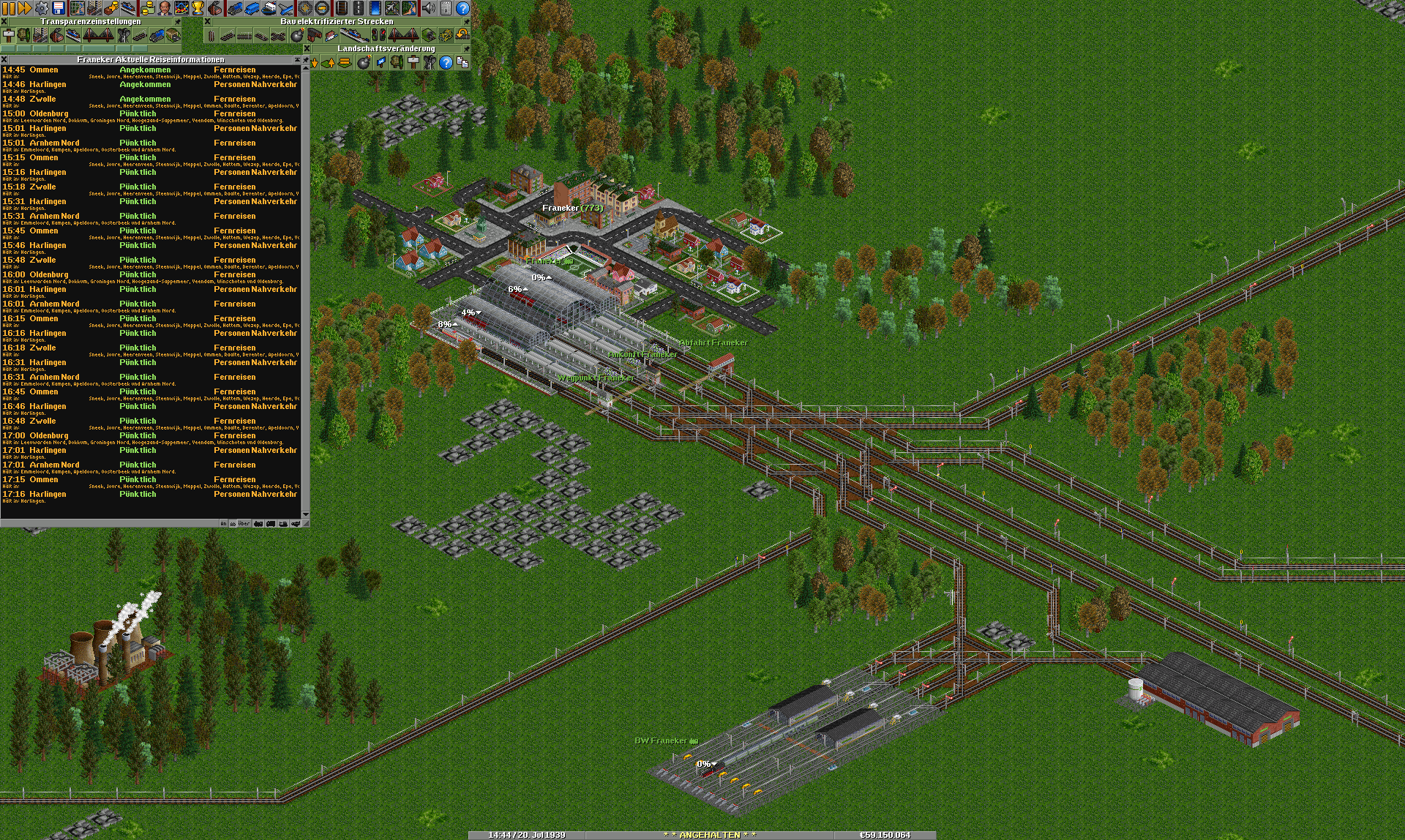Open the finances coin stack menu

point(147,8)
